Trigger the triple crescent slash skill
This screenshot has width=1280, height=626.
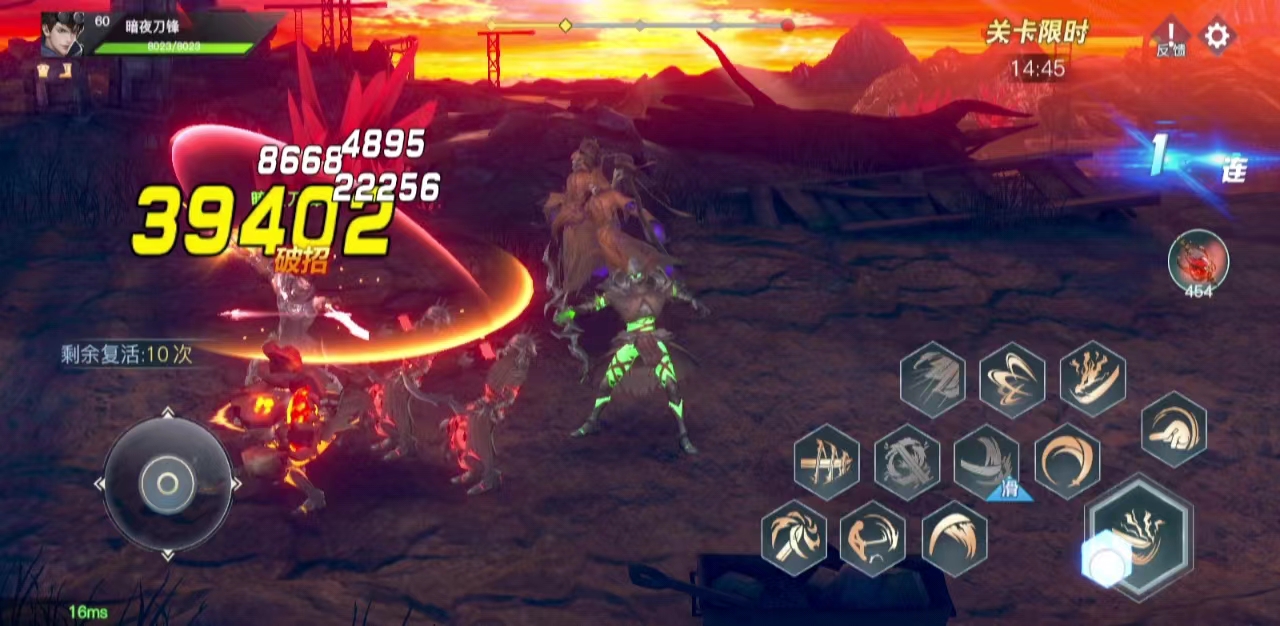(1012, 380)
